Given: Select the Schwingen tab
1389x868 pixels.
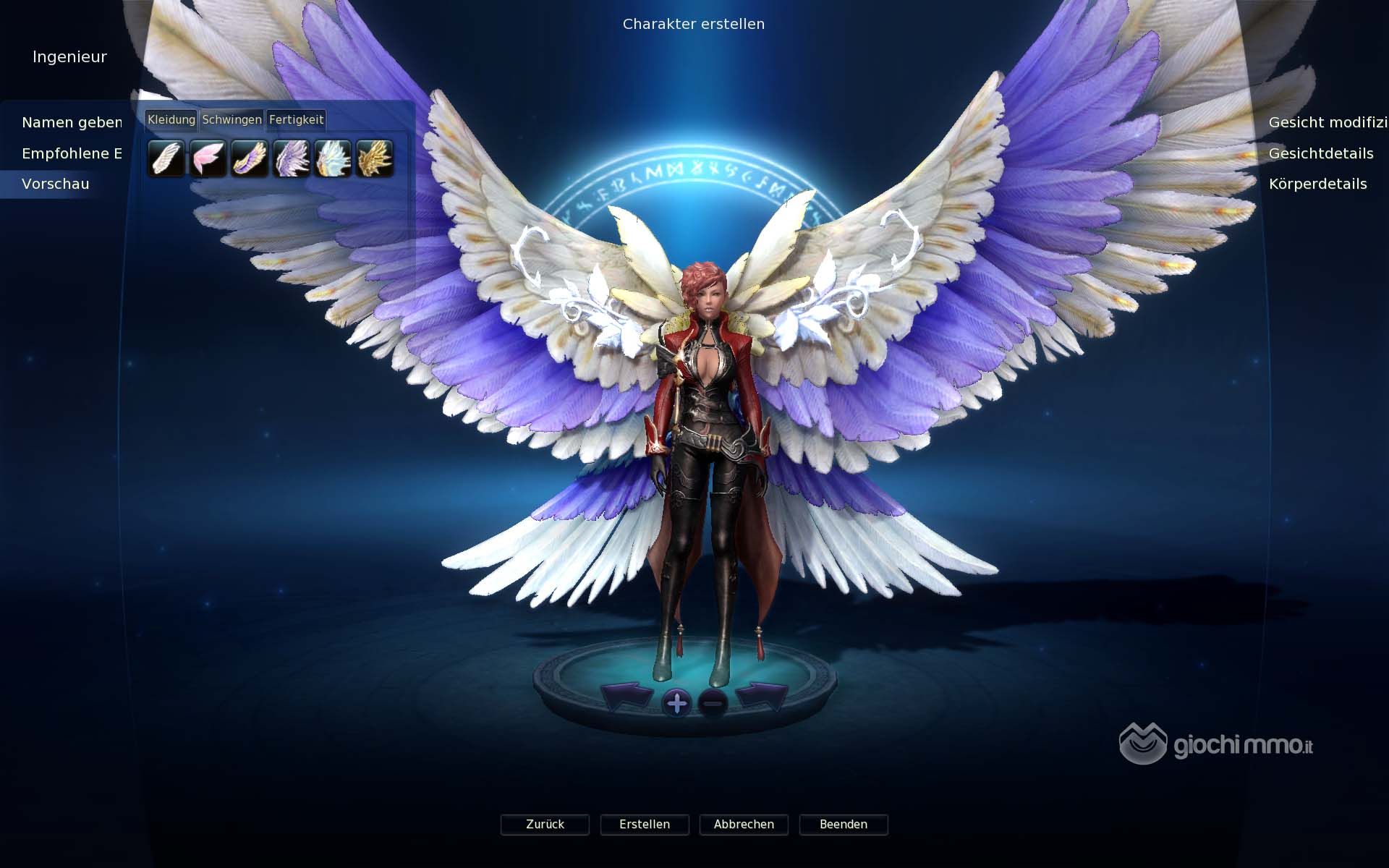Looking at the screenshot, I should pyautogui.click(x=231, y=119).
